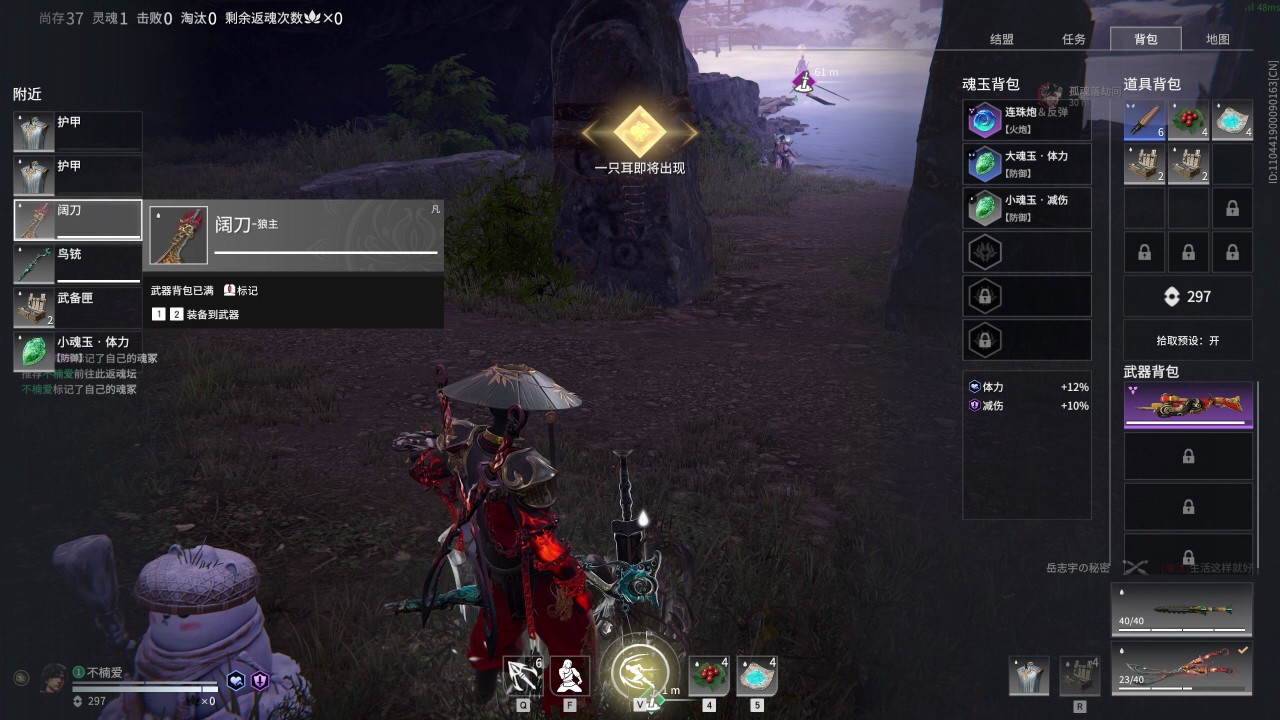Toggle the 拾取预设 pickup preset

[1188, 340]
